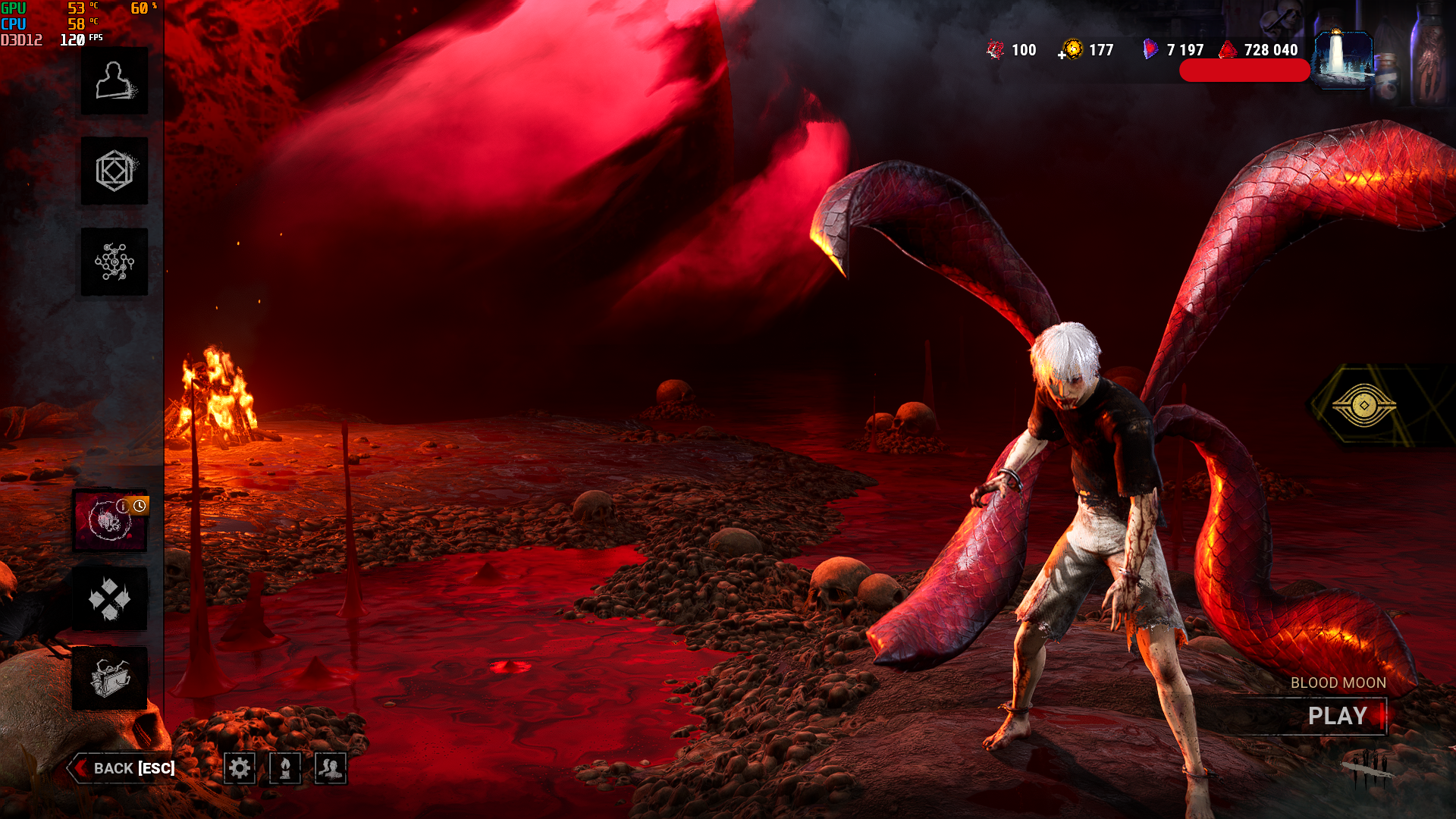Image resolution: width=1456 pixels, height=819 pixels.
Task: Open the lighthouse player profile banner
Action: 1343,59
